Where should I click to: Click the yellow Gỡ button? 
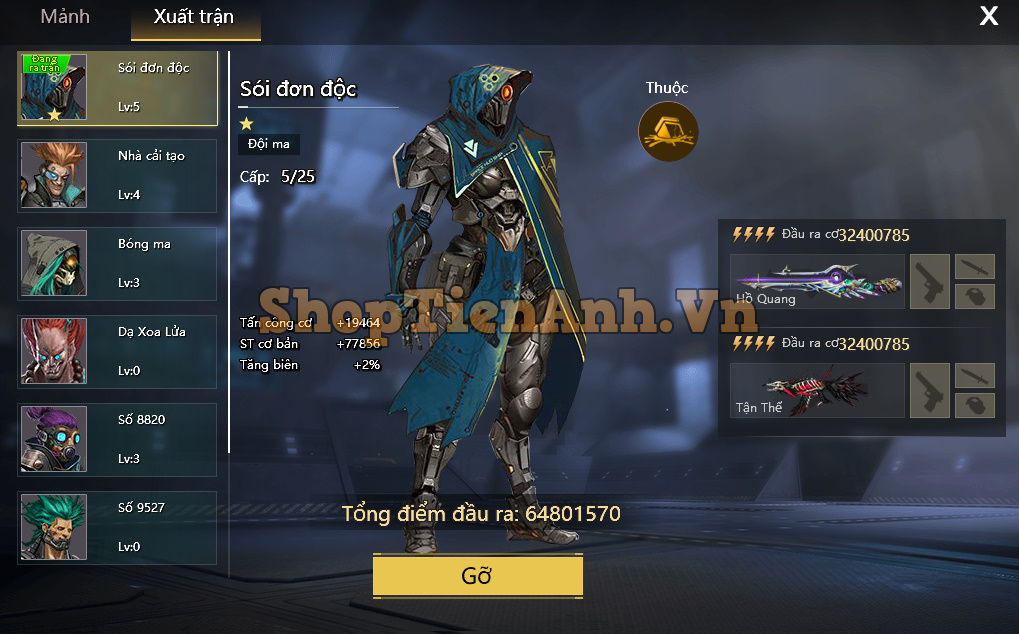tap(477, 576)
